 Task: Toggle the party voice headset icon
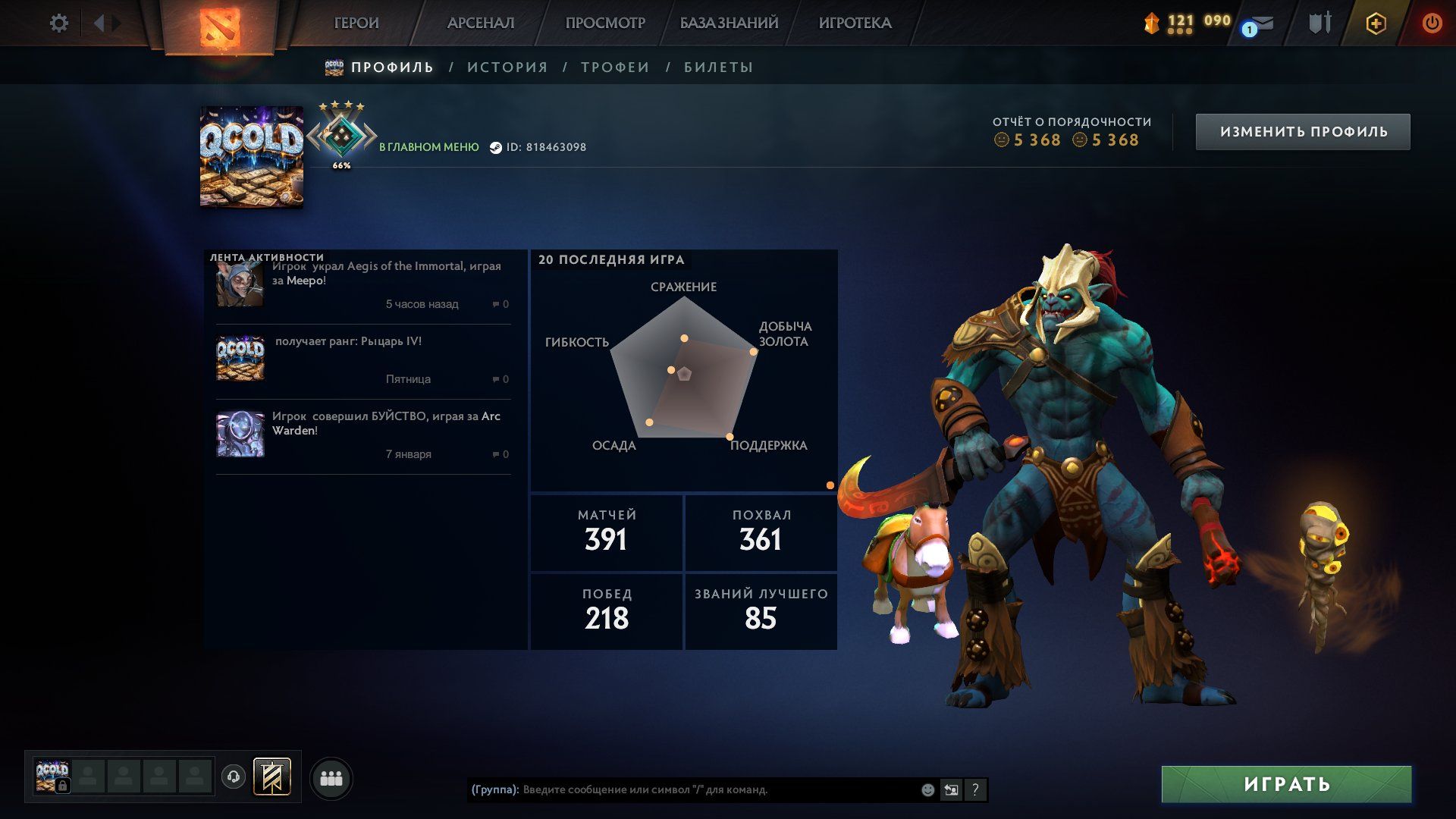tap(234, 777)
